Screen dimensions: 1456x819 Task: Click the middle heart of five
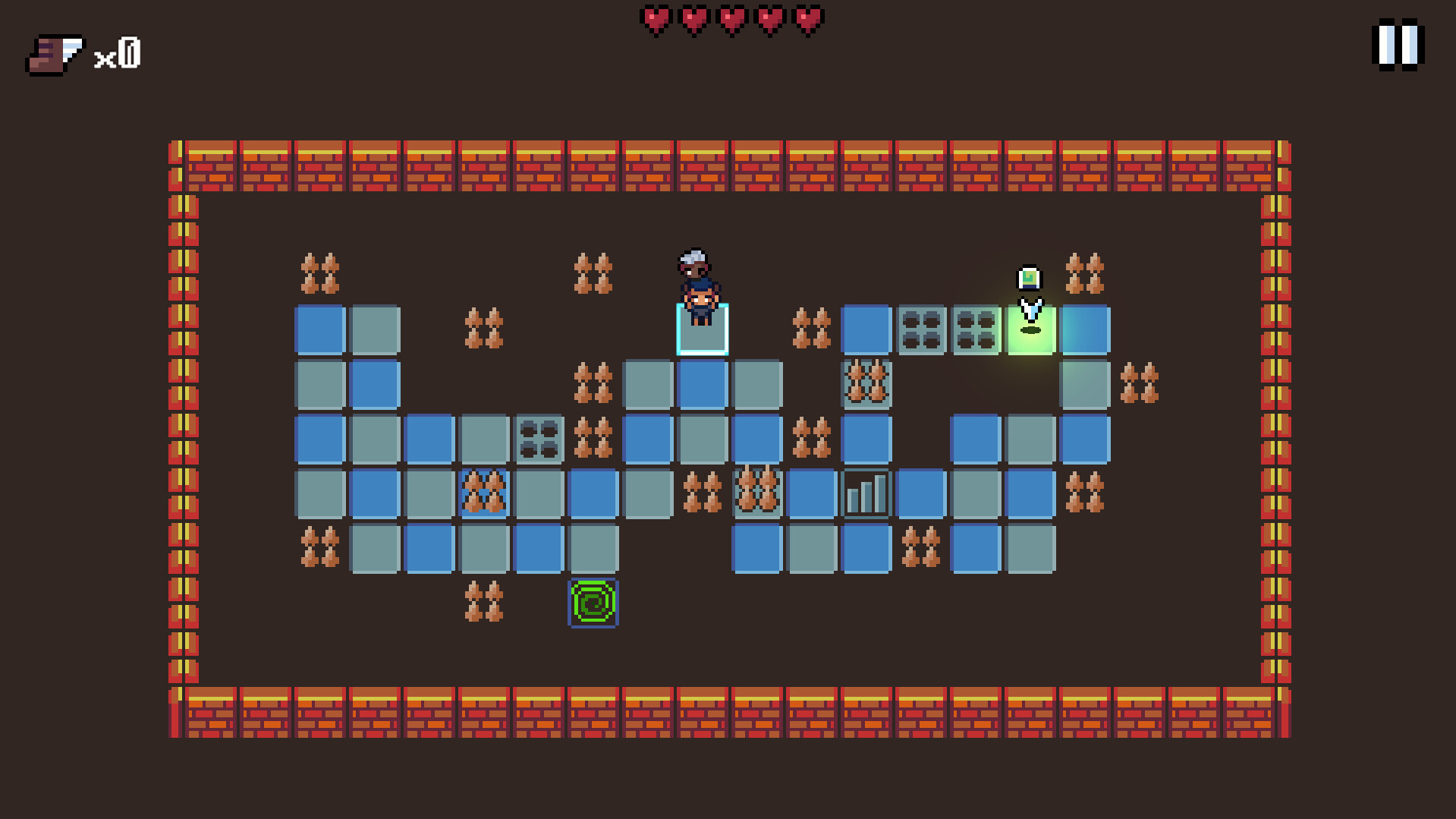pyautogui.click(x=732, y=19)
